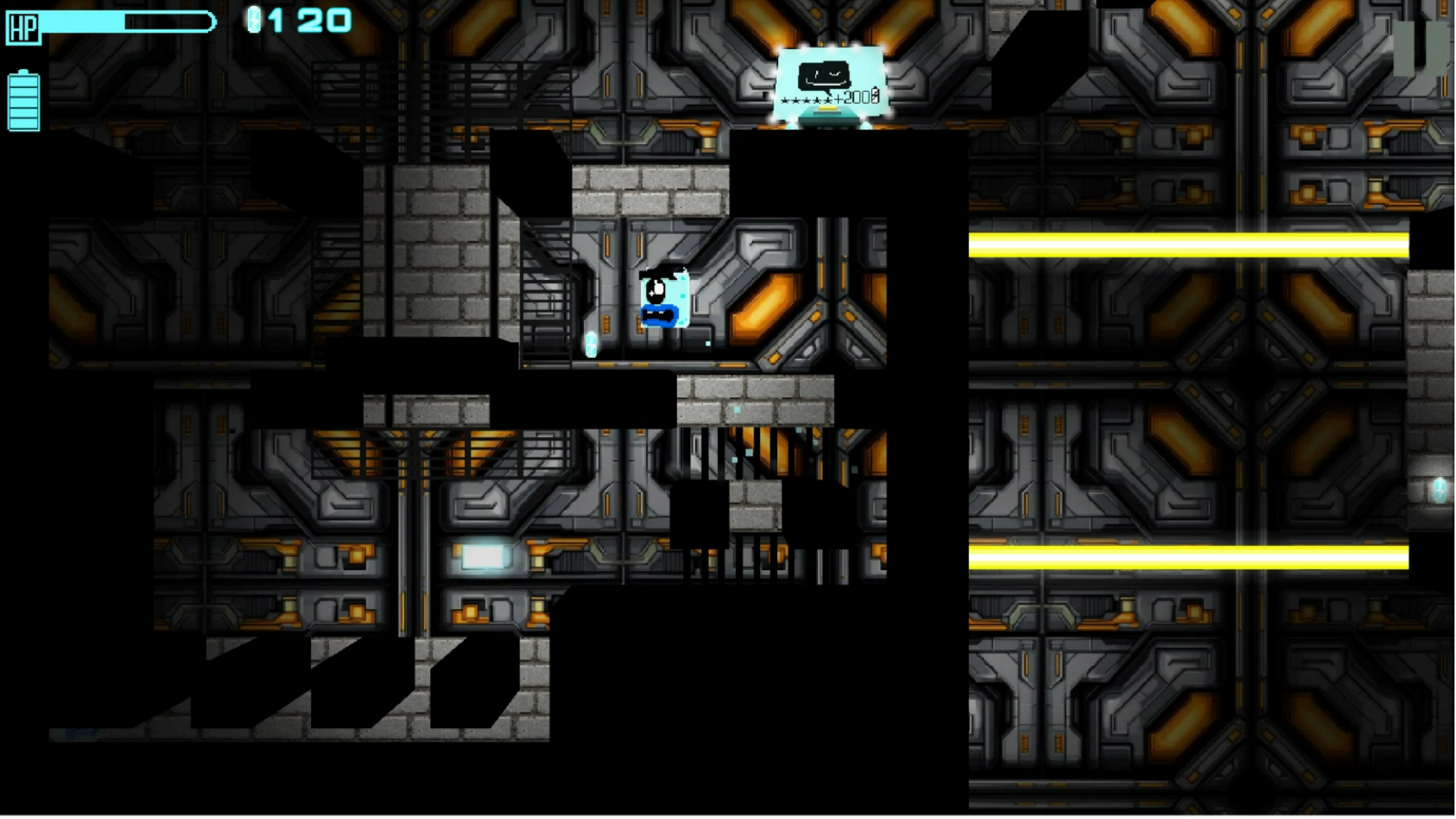Toggle the yellow button on the billboard pedestal
The image size is (1456, 819).
pos(828,108)
